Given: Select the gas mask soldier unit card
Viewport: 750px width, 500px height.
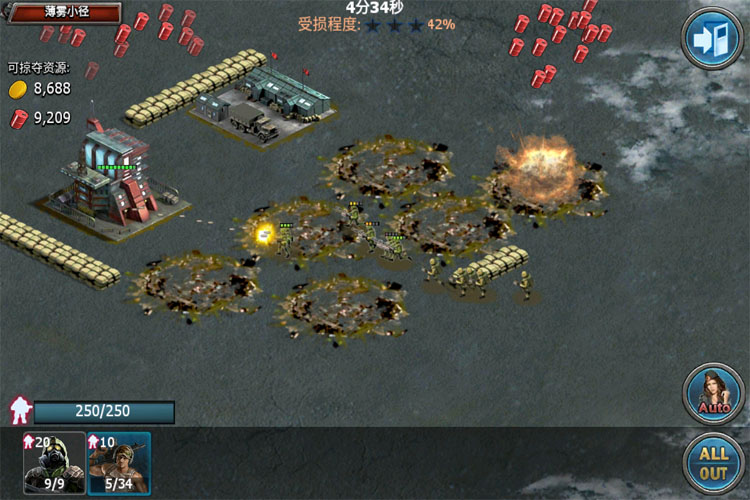Looking at the screenshot, I should (55, 463).
